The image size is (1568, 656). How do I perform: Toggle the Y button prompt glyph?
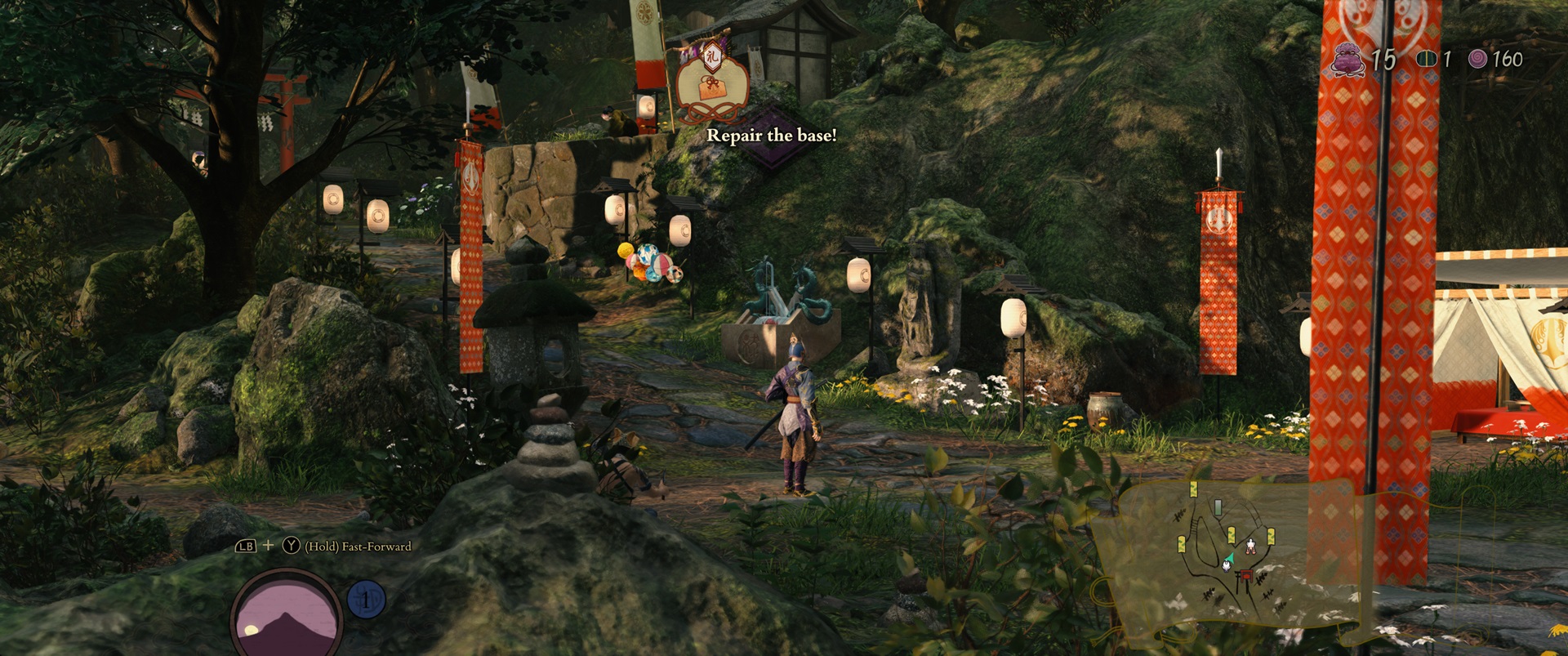(291, 546)
